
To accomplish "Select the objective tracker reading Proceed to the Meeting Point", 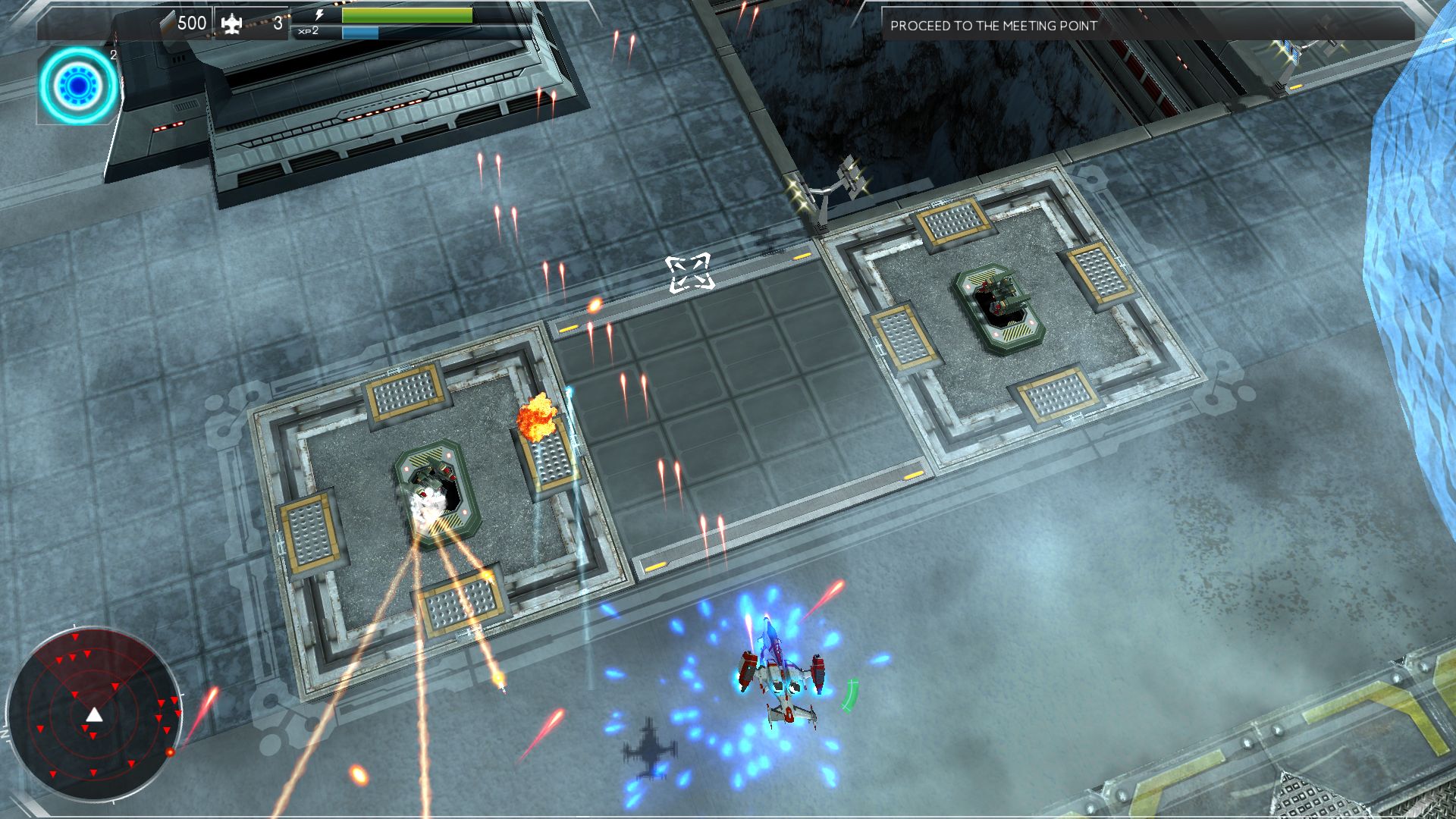I will point(993,26).
